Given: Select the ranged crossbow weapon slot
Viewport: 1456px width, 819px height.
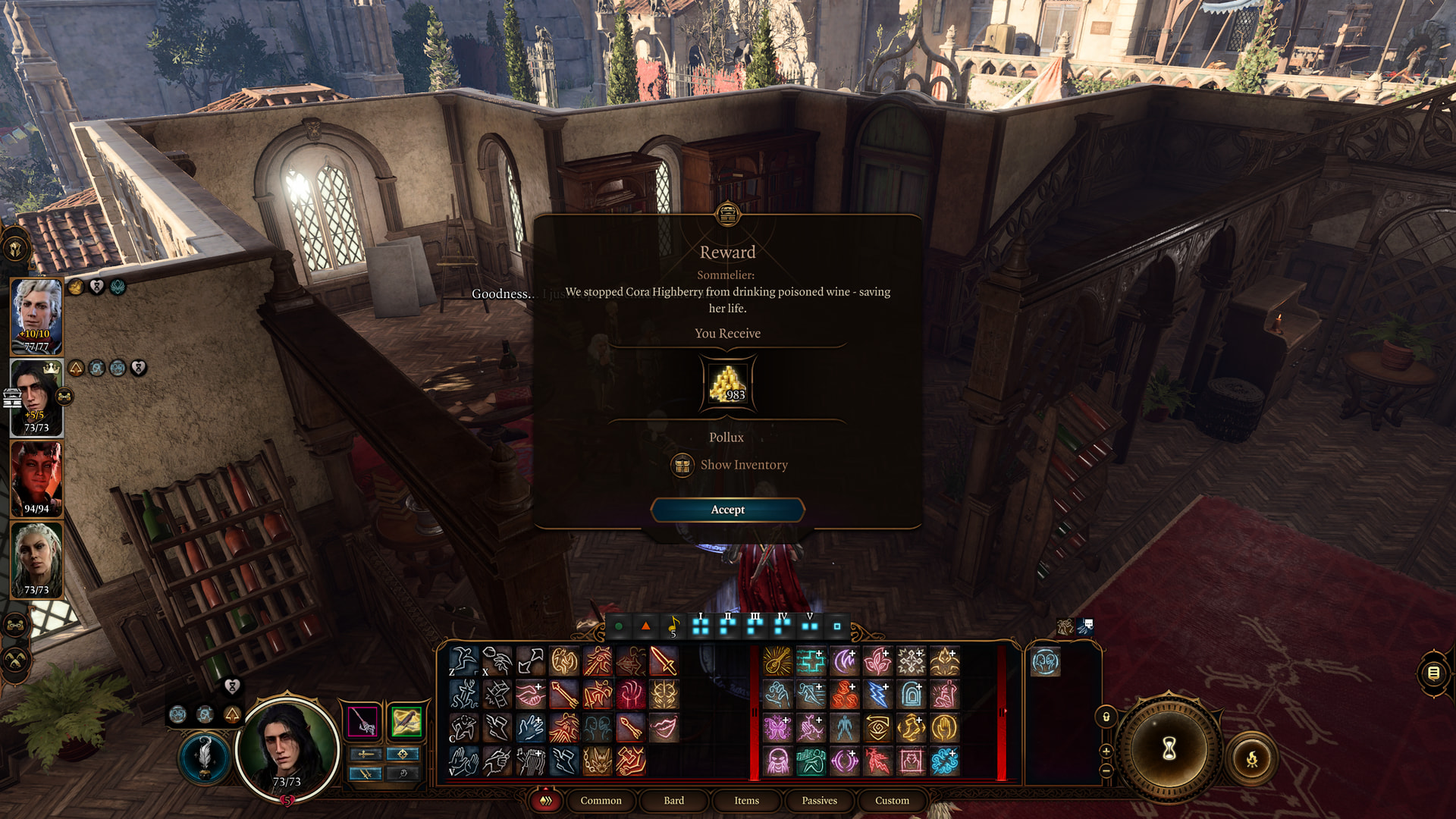Looking at the screenshot, I should pyautogui.click(x=406, y=721).
